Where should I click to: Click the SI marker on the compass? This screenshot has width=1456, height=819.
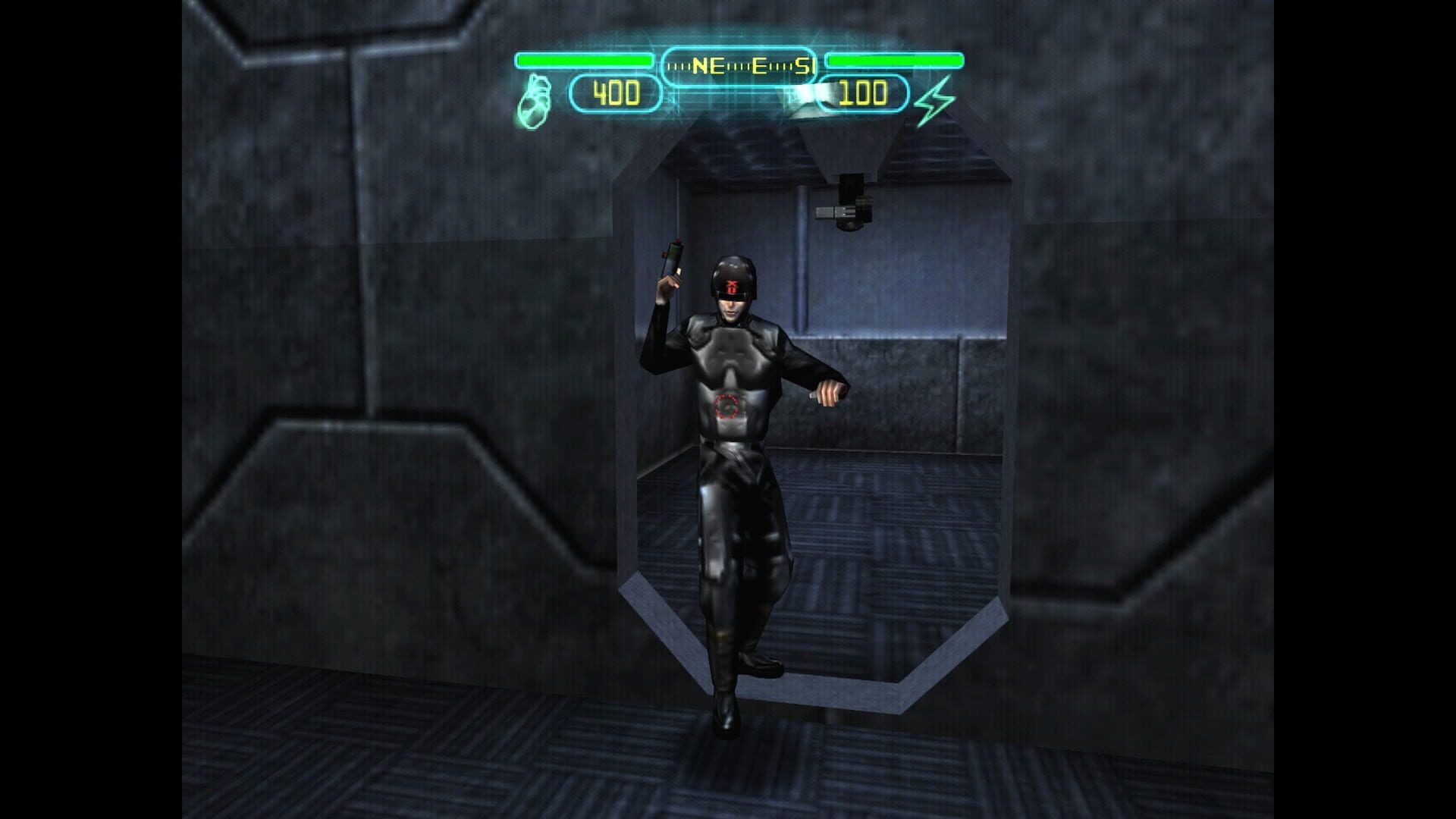coord(806,67)
